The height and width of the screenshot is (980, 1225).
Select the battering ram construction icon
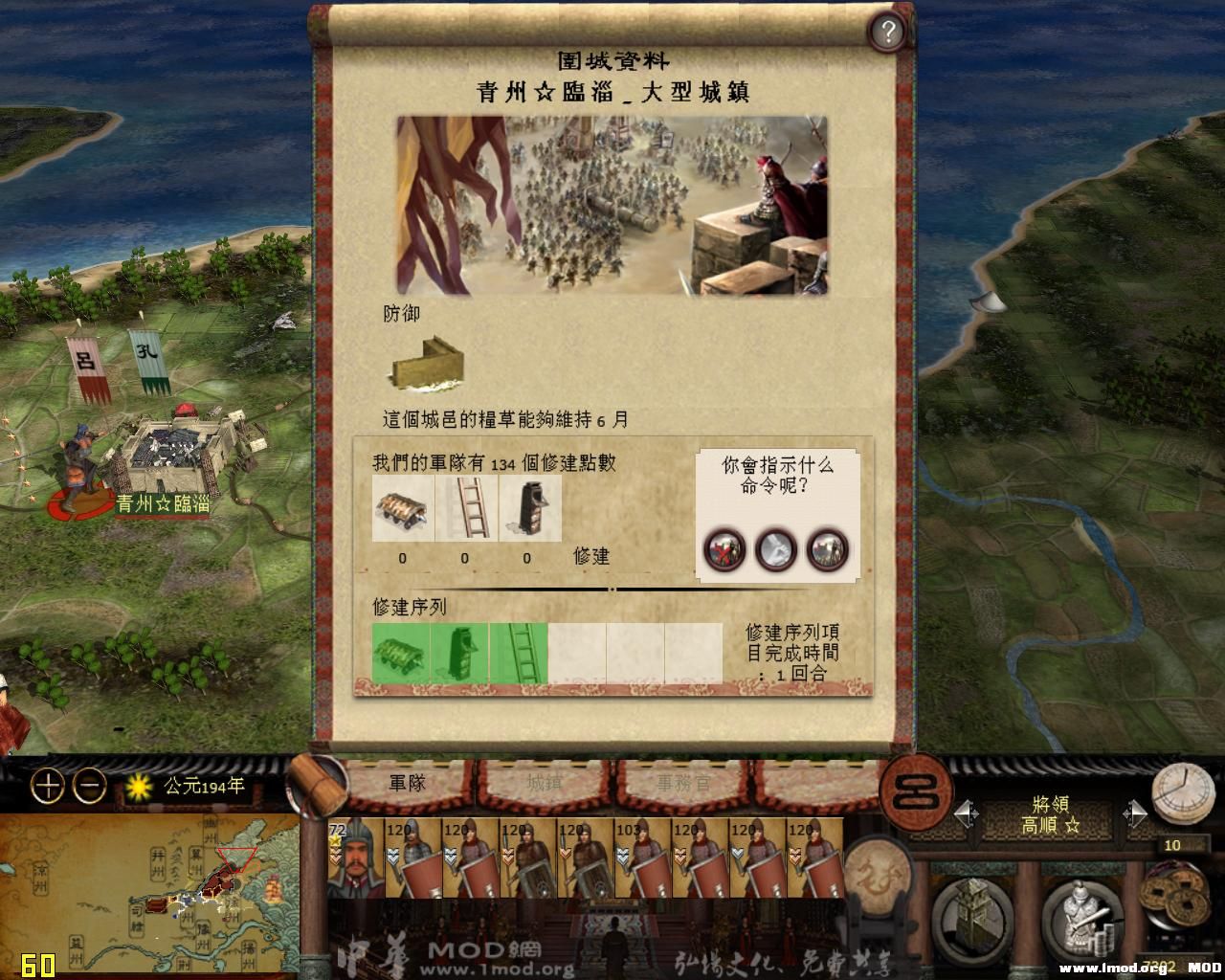(403, 508)
